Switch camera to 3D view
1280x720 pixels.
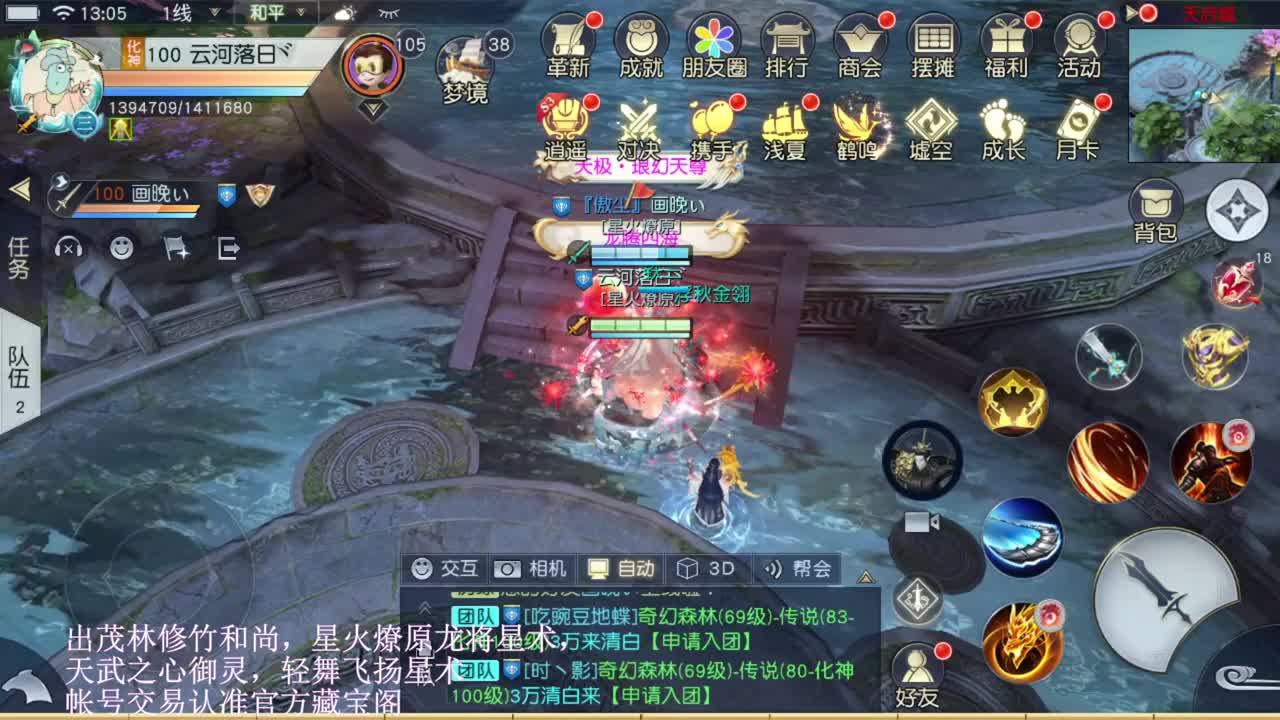(x=706, y=568)
